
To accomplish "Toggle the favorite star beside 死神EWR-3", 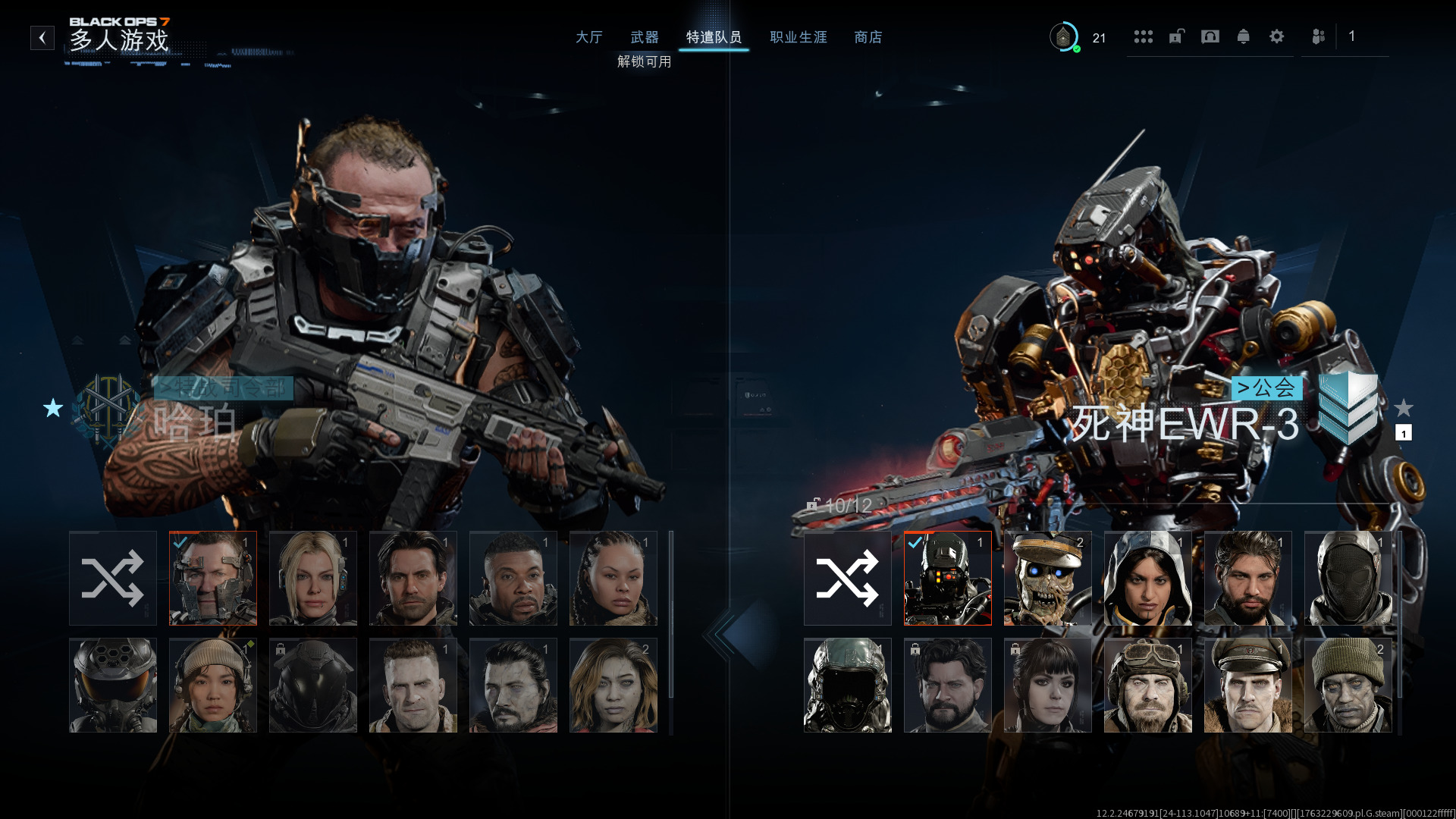I will coord(1404,408).
